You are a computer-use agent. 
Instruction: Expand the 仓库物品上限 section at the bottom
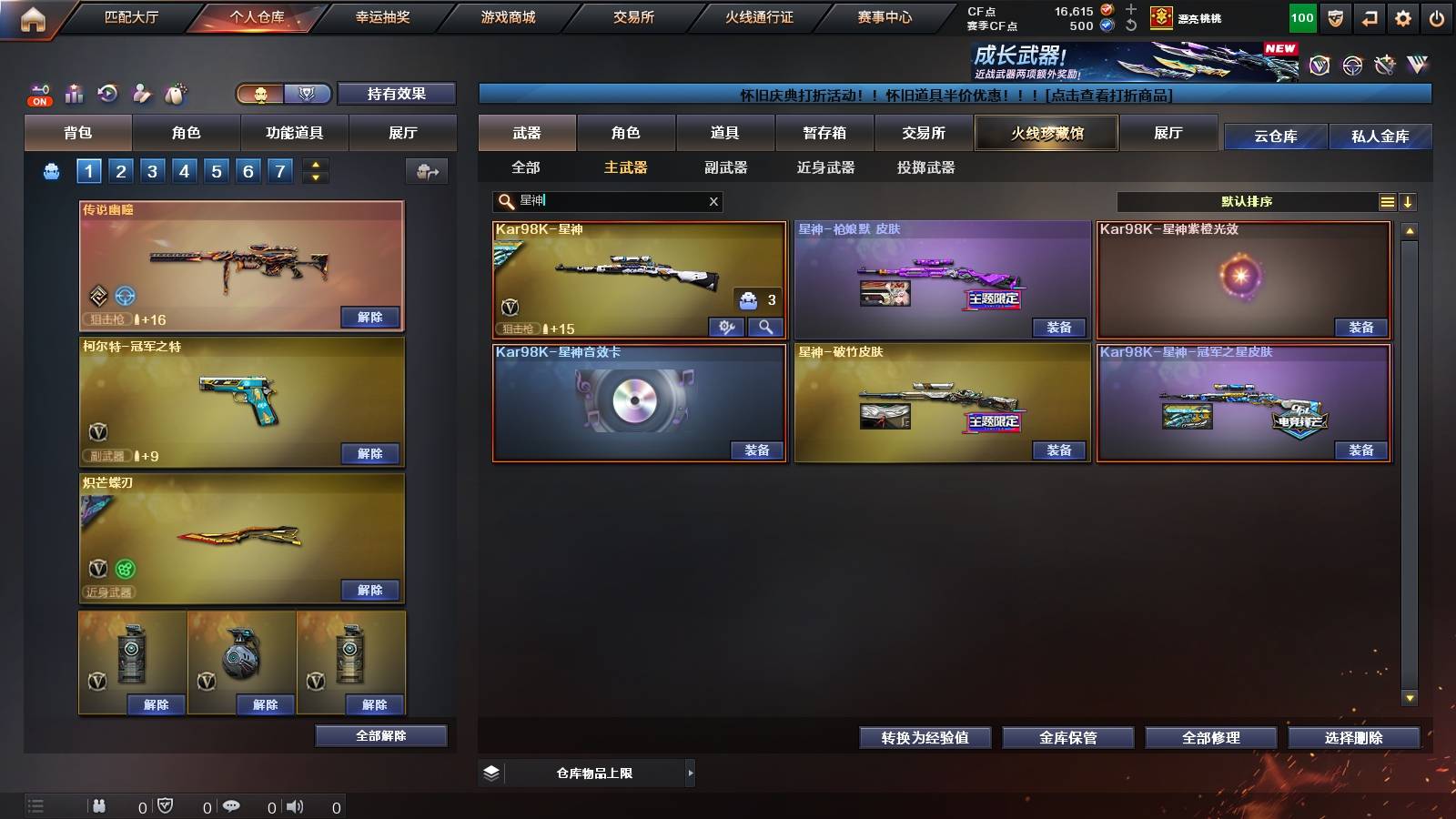[689, 773]
